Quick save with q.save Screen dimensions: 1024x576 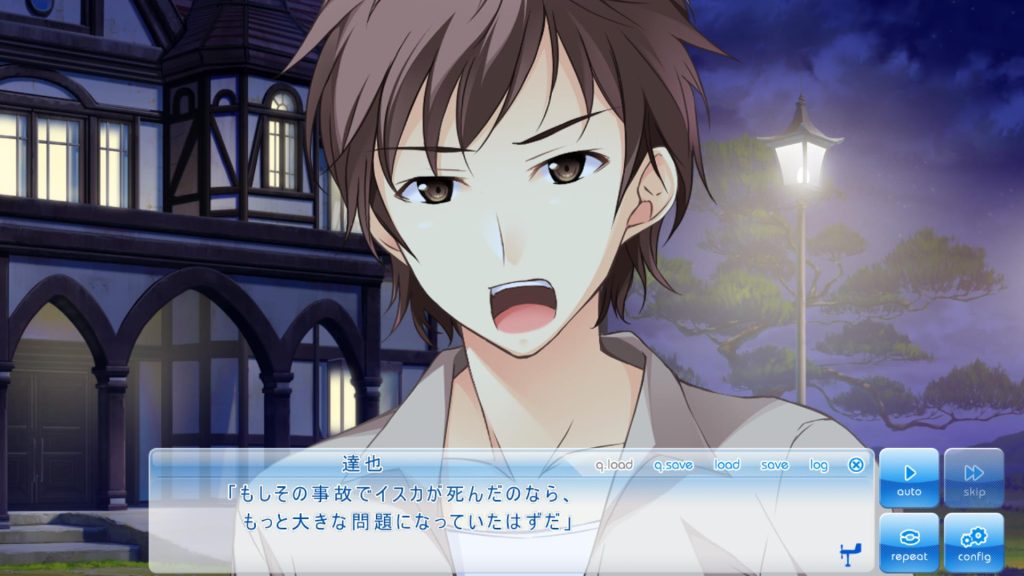point(673,465)
